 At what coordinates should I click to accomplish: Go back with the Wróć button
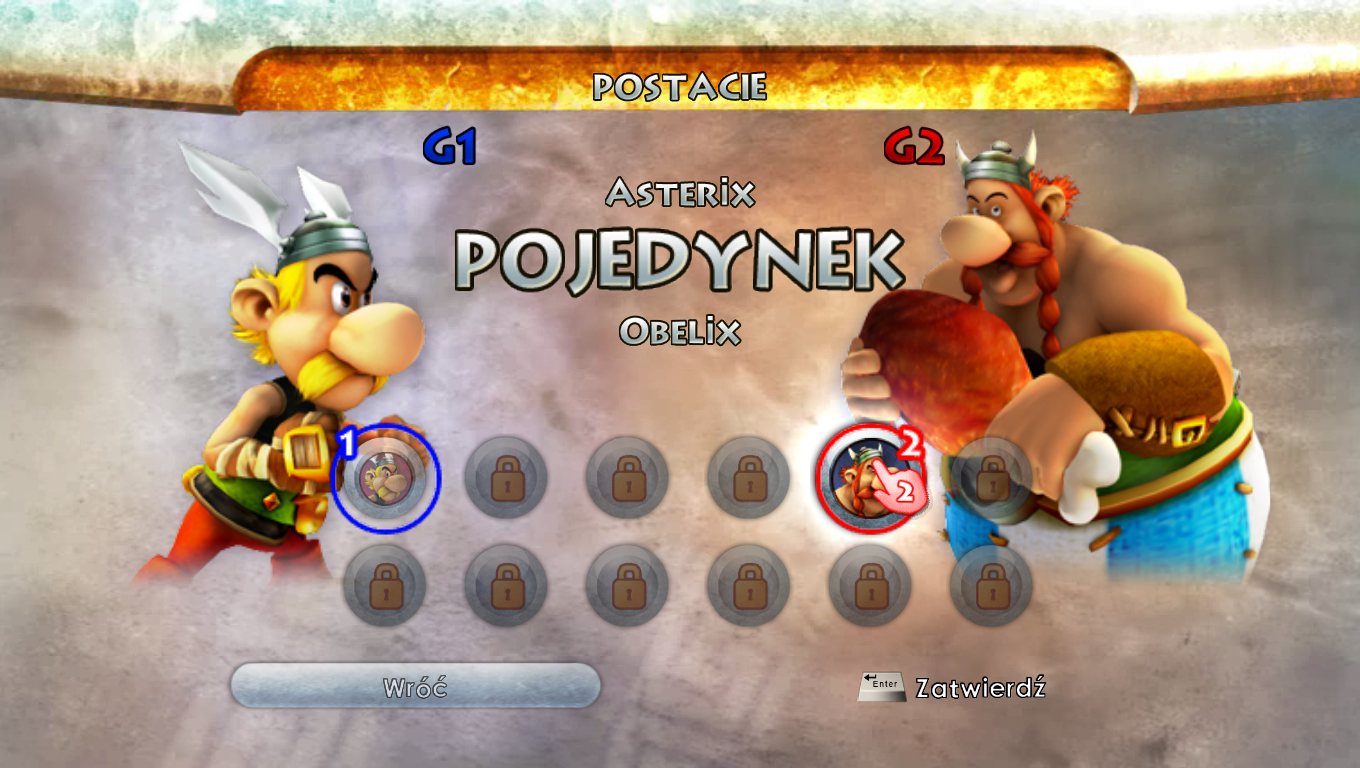(x=415, y=687)
